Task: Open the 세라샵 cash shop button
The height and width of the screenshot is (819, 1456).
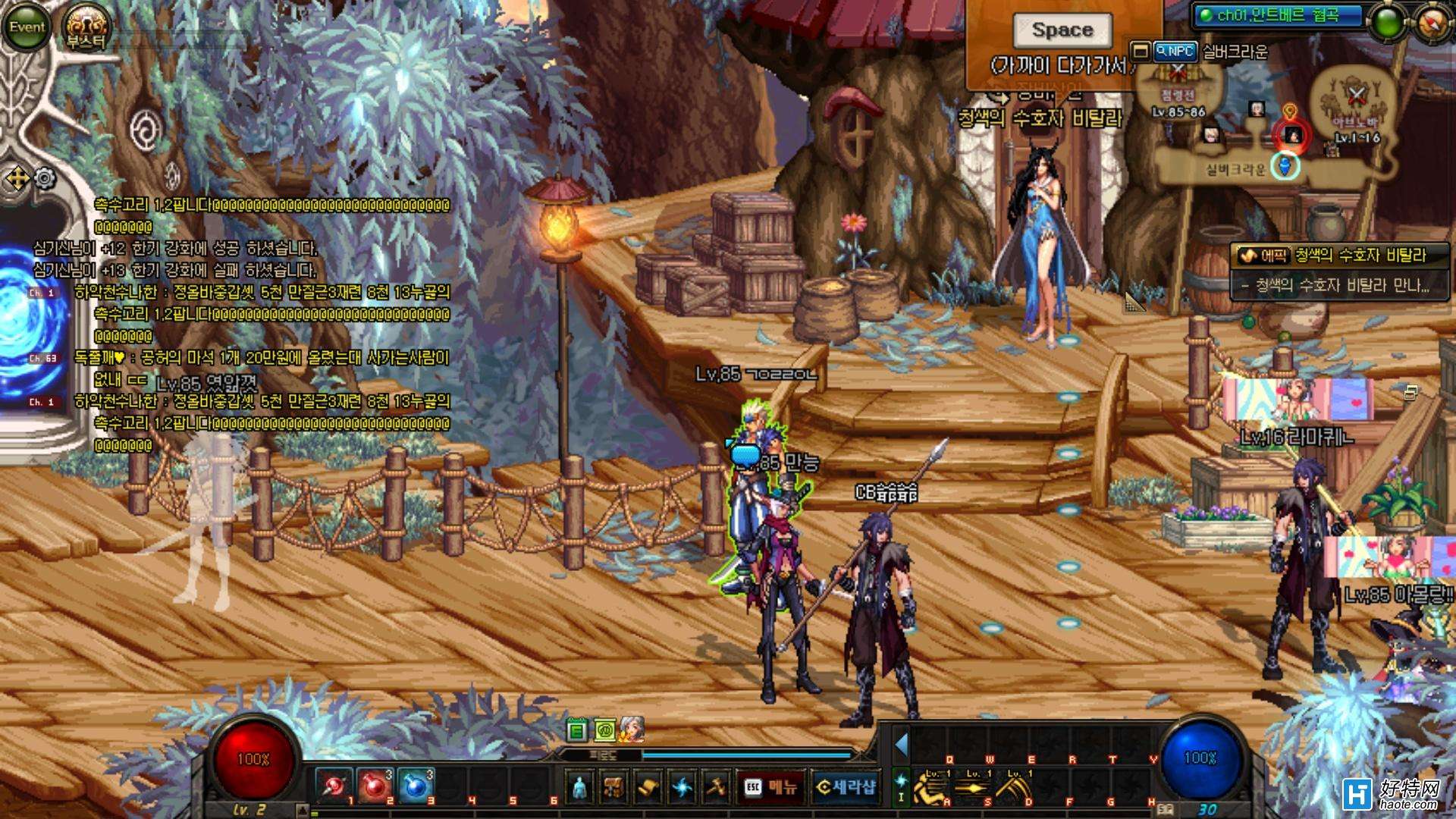Action: tap(846, 787)
